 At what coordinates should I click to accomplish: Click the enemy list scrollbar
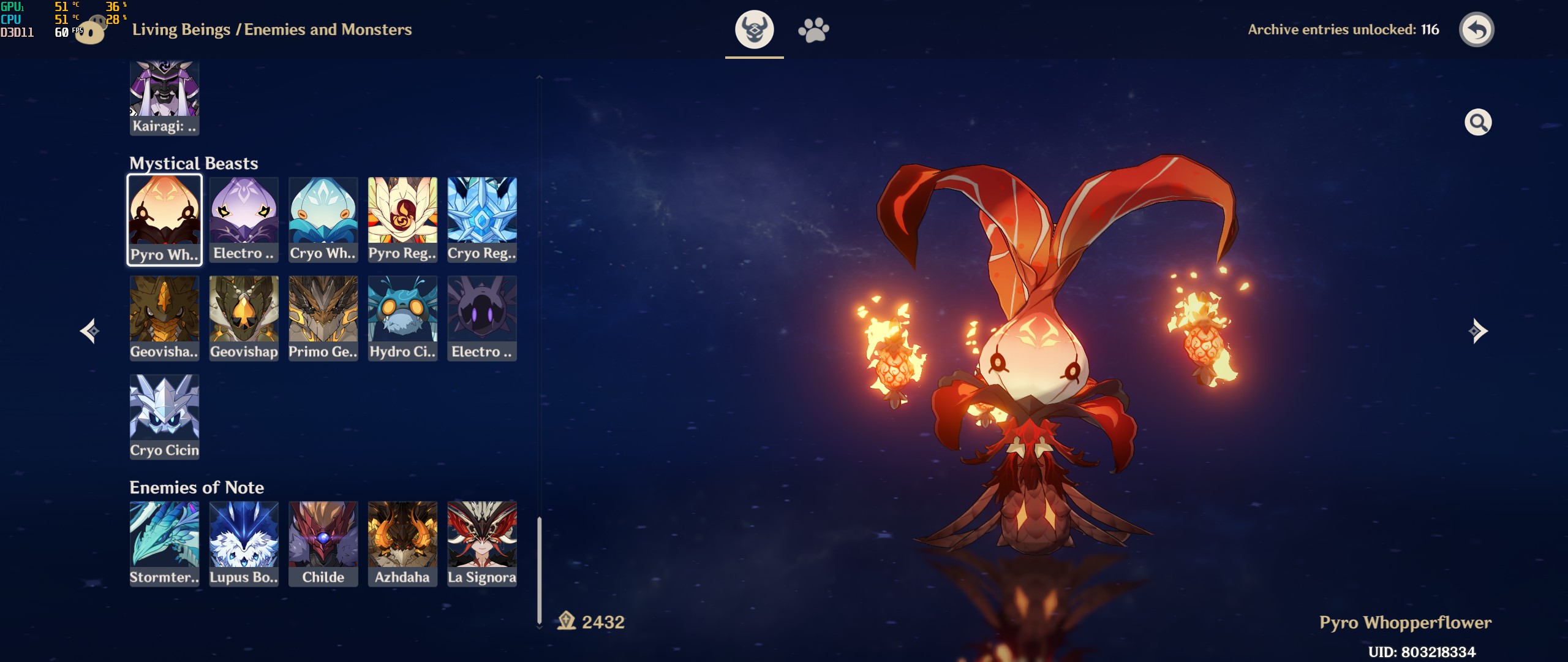point(539,570)
